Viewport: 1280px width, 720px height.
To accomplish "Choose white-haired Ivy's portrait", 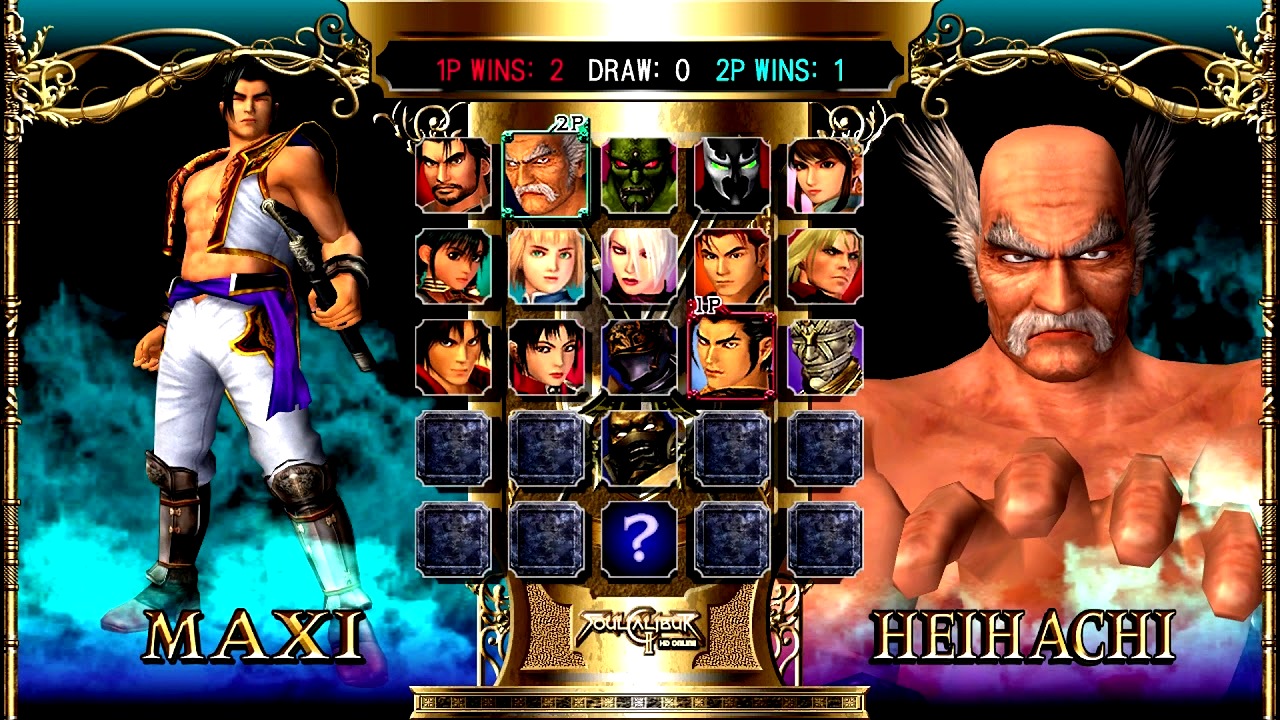I will click(639, 266).
